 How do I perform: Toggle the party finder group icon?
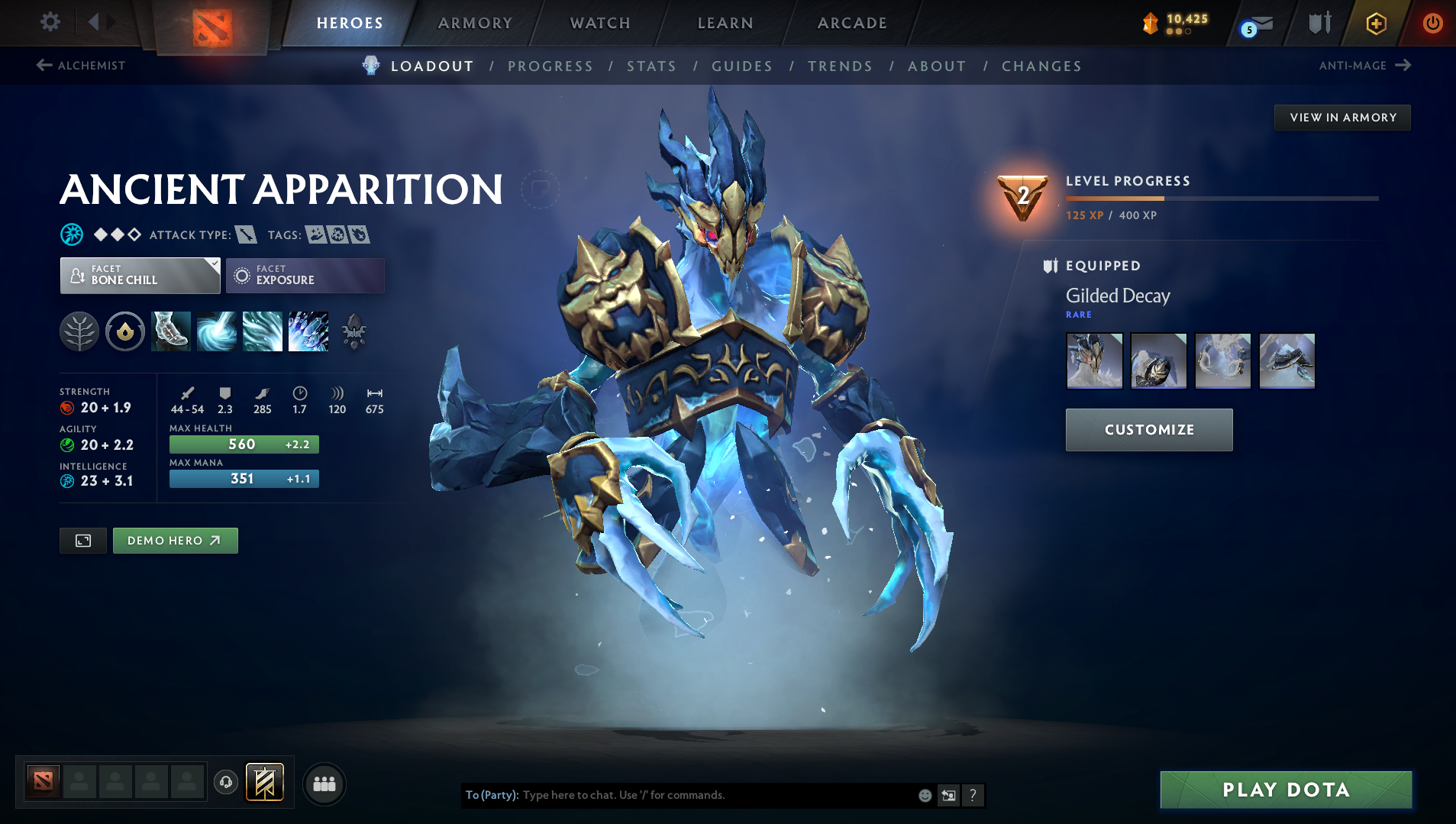[x=324, y=784]
